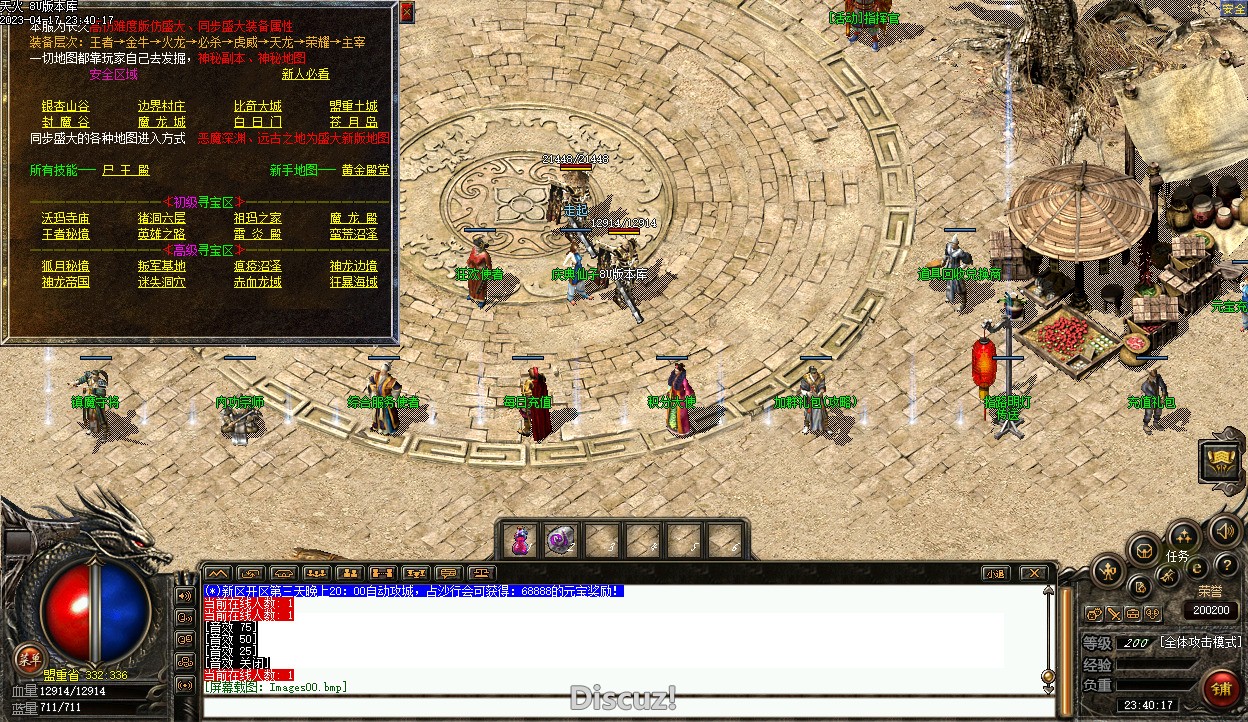Focus the chat text input field
The width and height of the screenshot is (1248, 722).
(620, 707)
